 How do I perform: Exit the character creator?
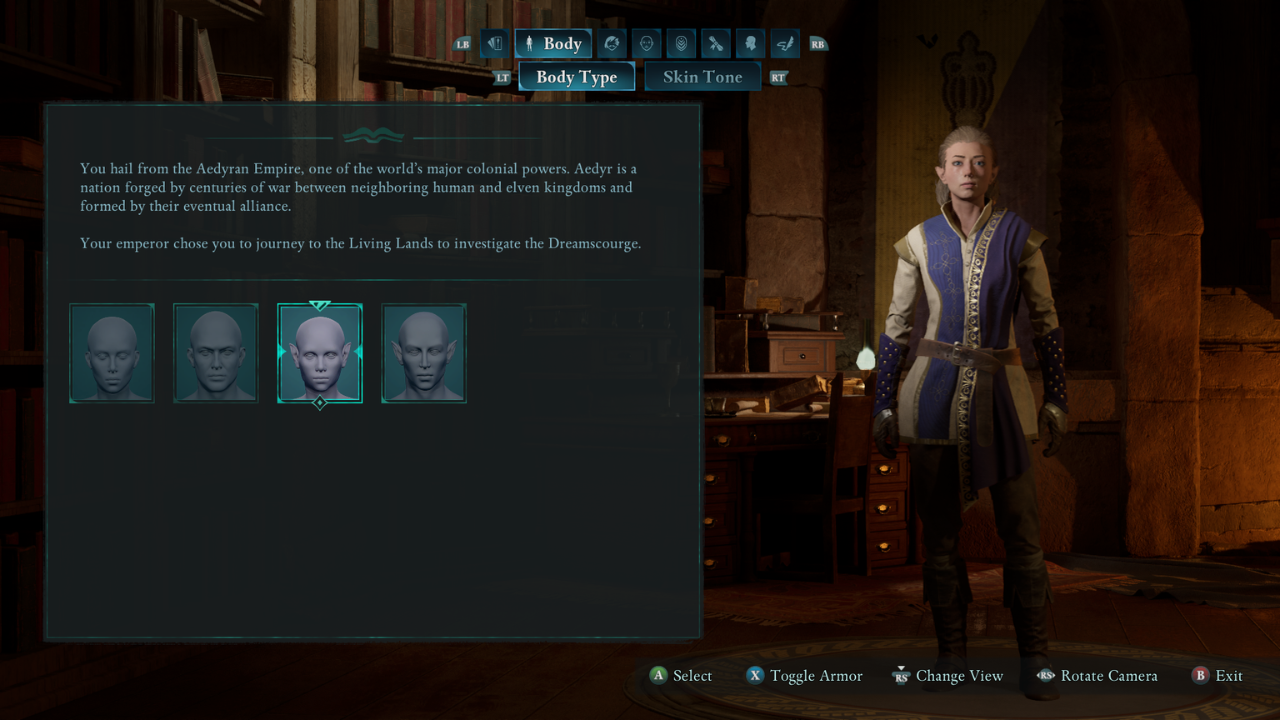click(1217, 676)
